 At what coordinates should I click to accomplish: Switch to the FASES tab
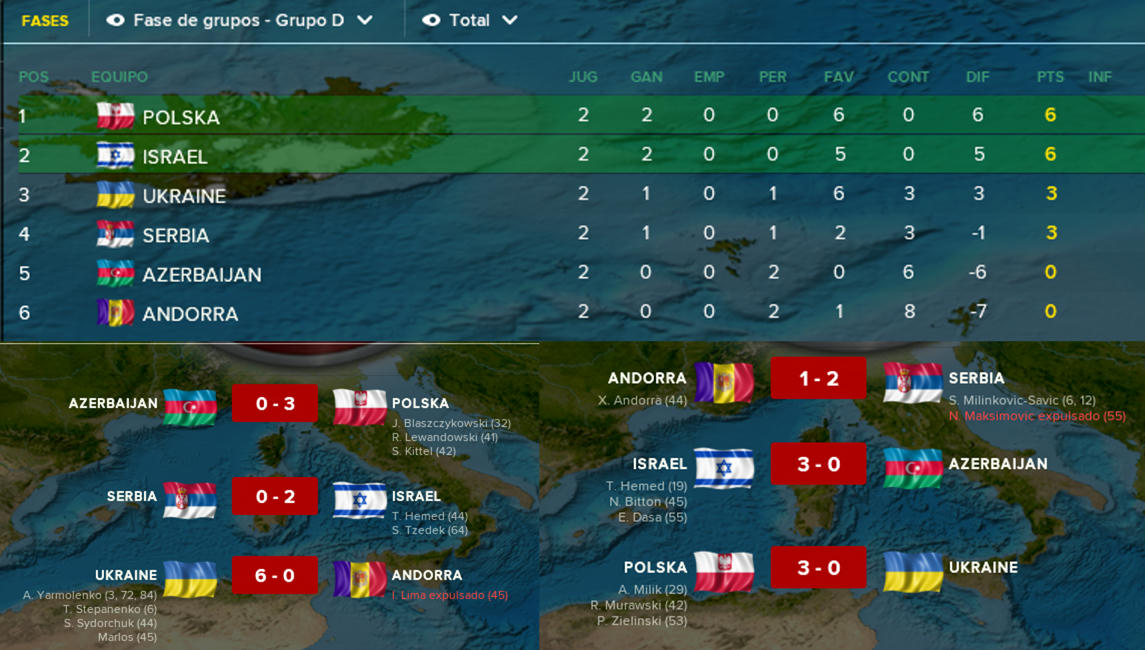point(45,20)
